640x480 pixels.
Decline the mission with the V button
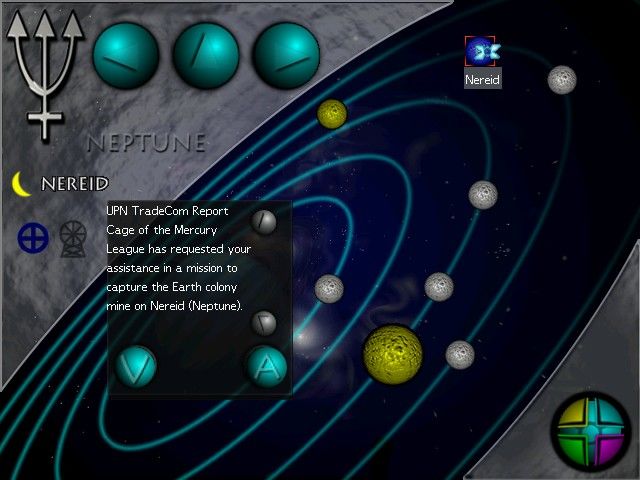point(135,367)
